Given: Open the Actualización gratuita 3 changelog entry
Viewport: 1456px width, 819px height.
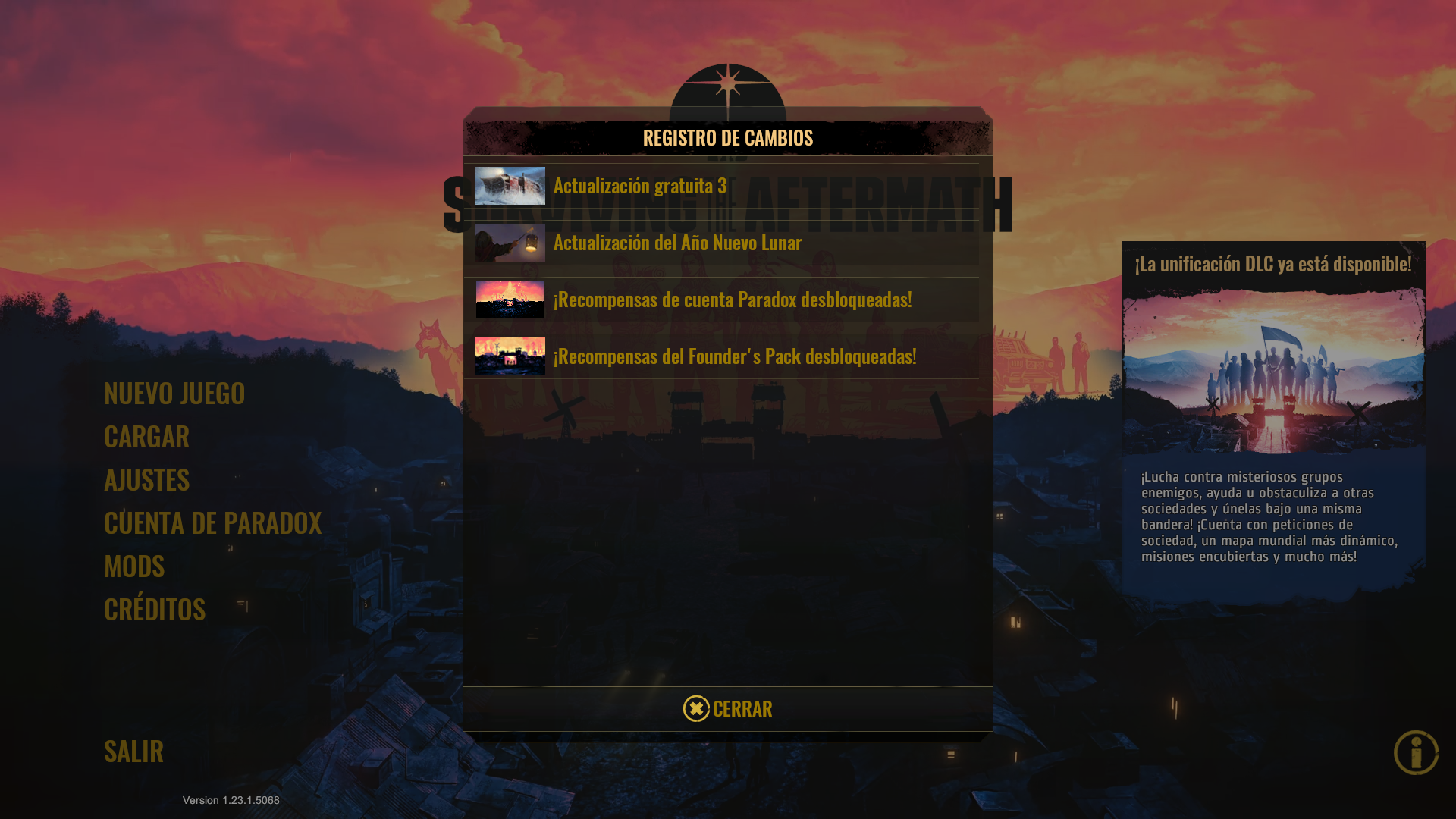Looking at the screenshot, I should click(641, 186).
